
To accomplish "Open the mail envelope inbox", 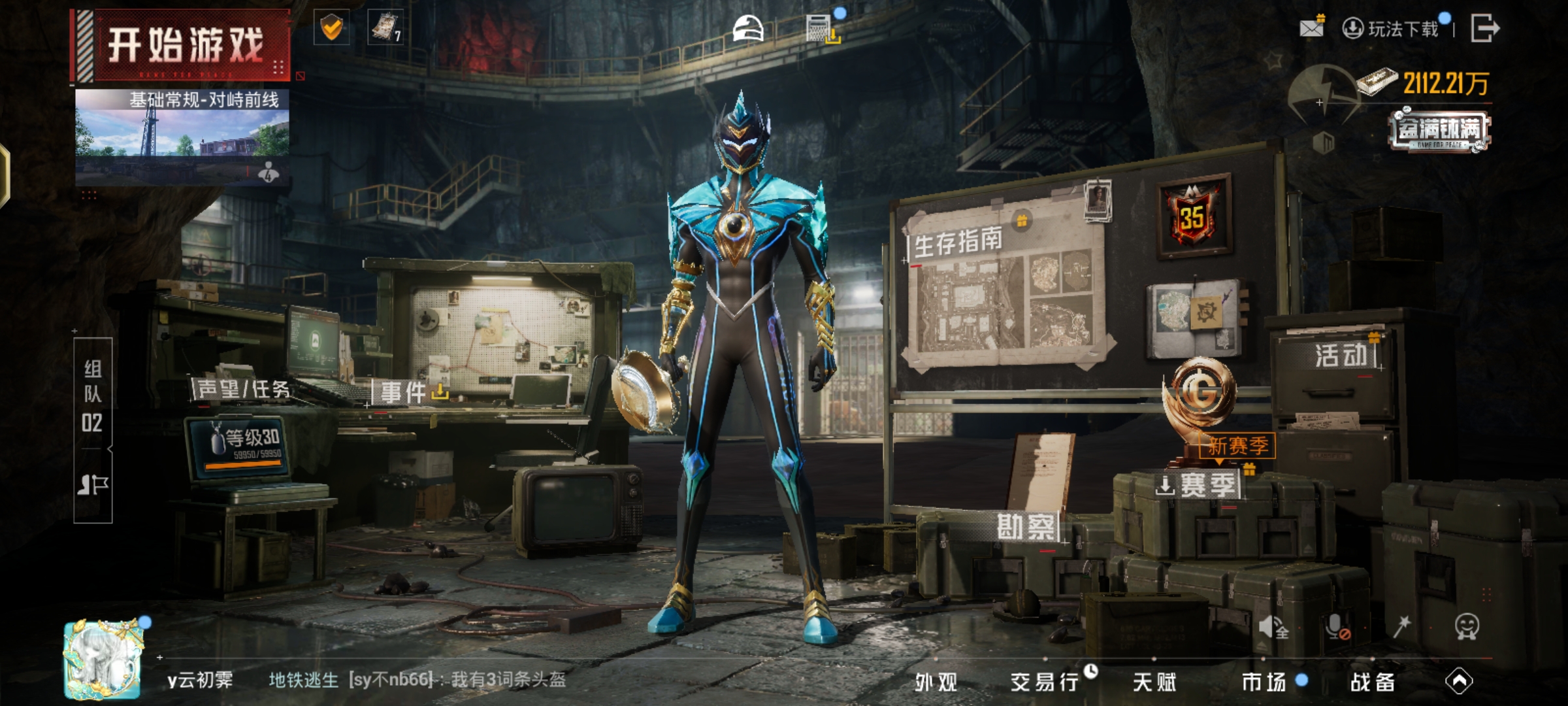I will (x=1311, y=27).
